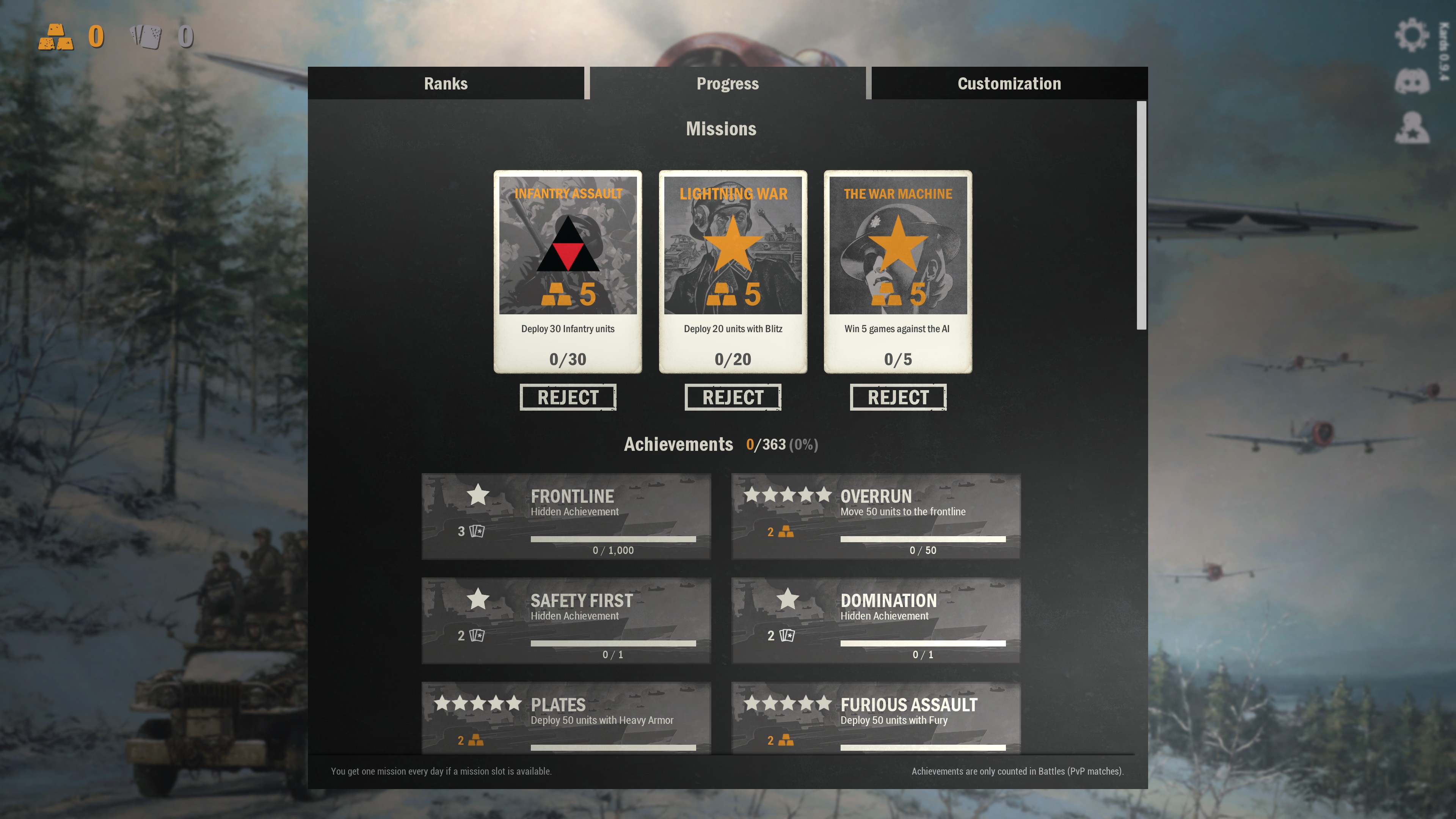1456x819 pixels.
Task: Click the five-star rating on Furious Assault
Action: coord(786,704)
